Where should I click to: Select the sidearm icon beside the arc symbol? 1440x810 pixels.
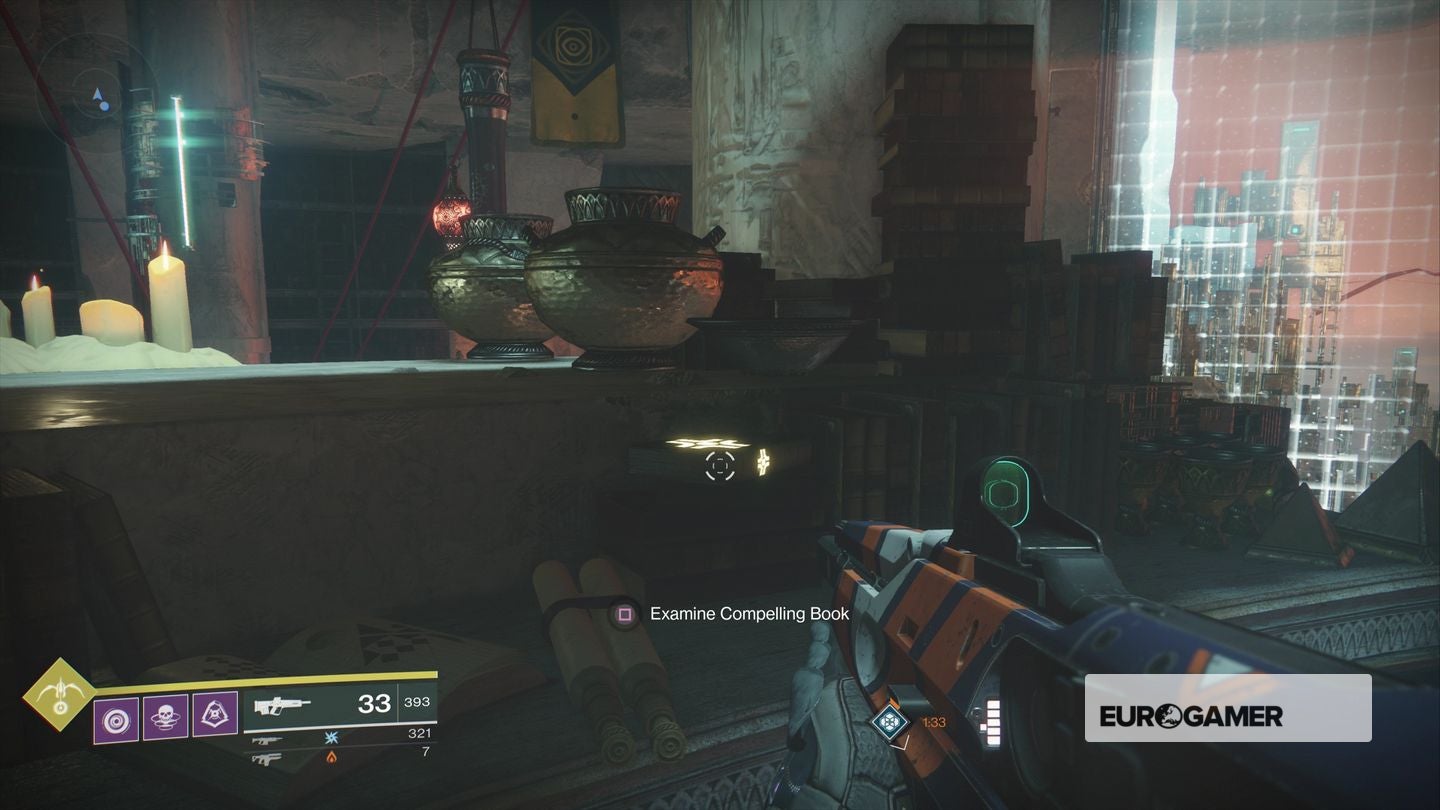coord(269,740)
